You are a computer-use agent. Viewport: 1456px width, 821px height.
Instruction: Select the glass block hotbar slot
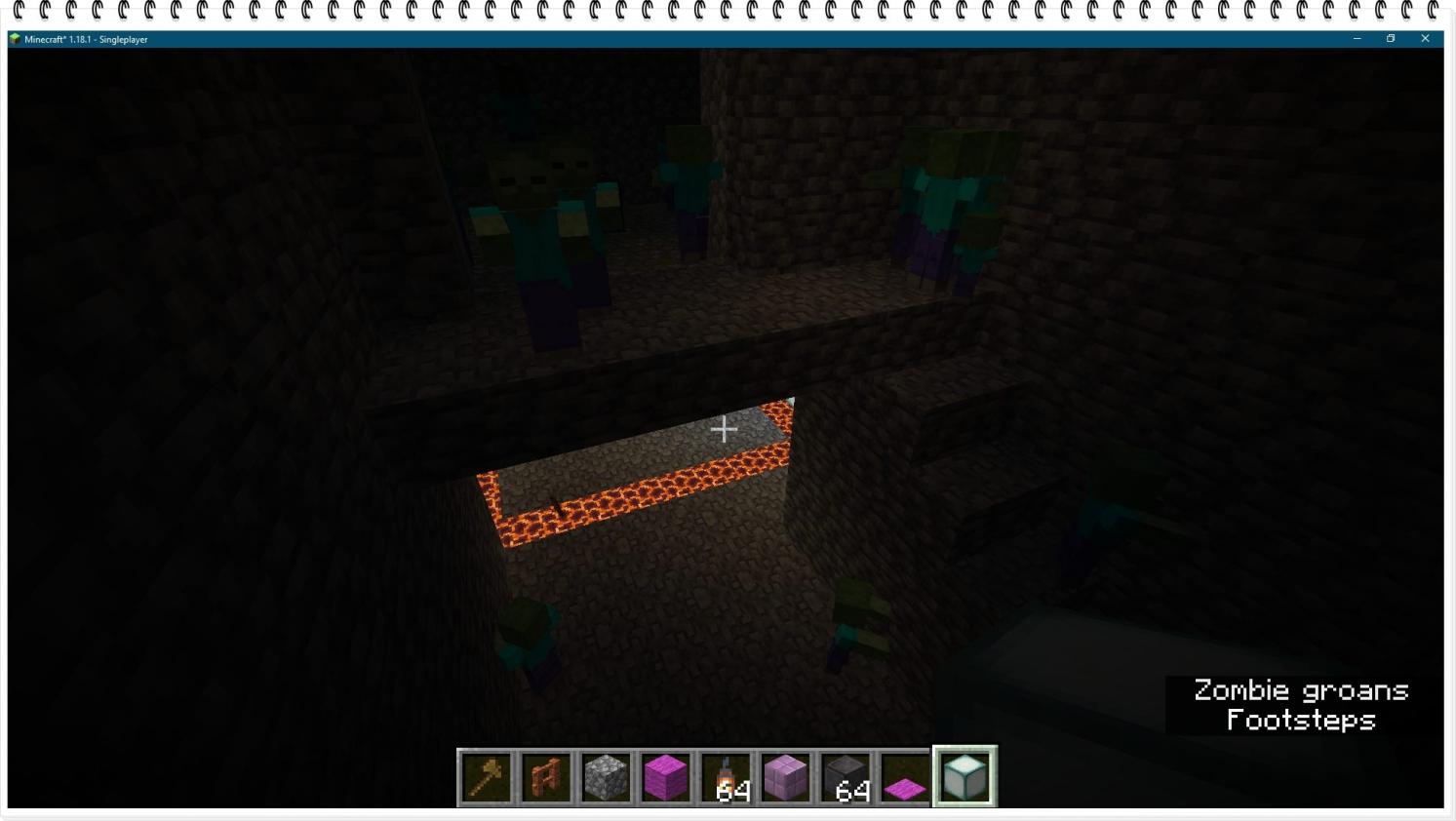pyautogui.click(x=964, y=777)
